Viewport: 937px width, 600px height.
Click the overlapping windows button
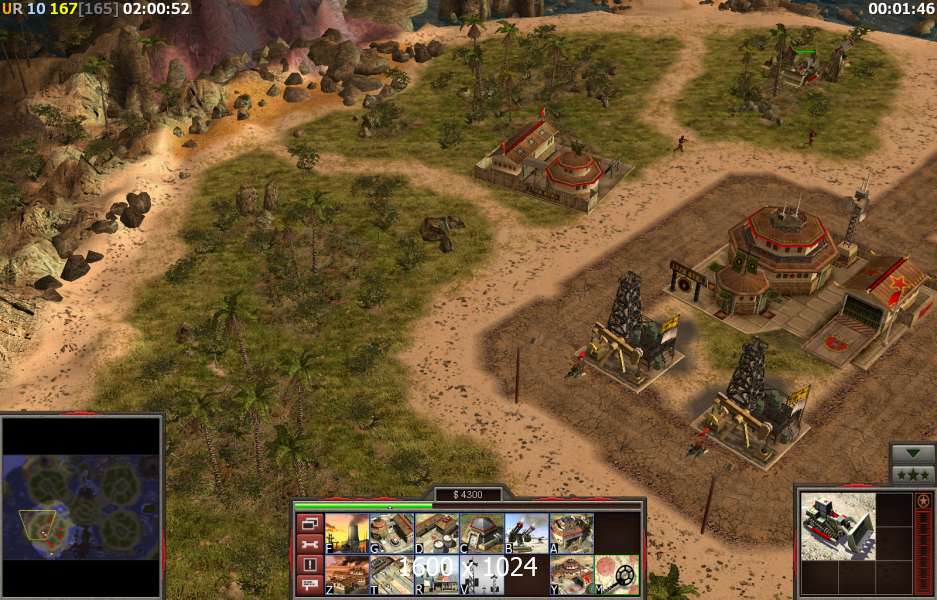click(309, 523)
